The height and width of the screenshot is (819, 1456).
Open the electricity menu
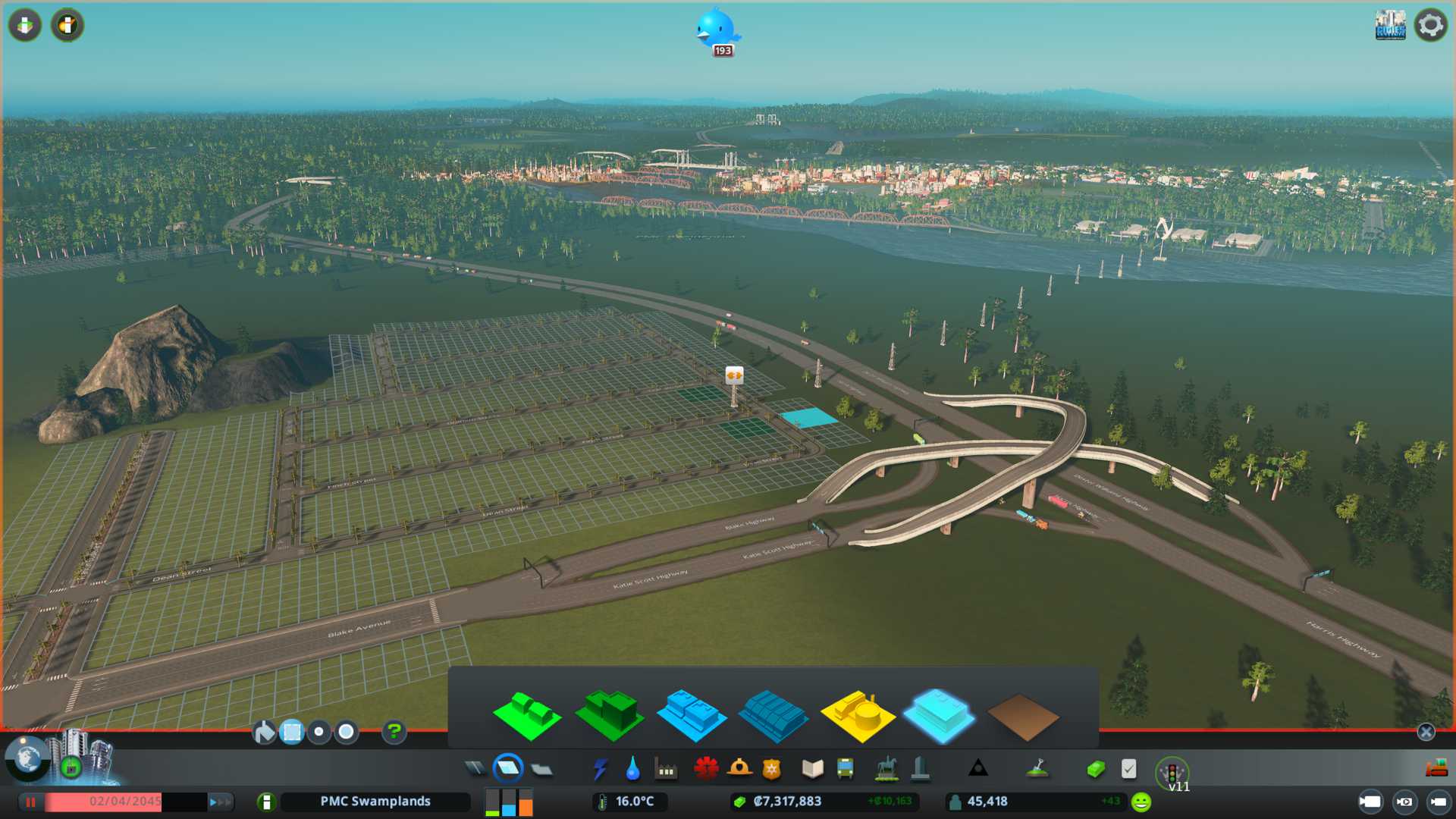[601, 770]
